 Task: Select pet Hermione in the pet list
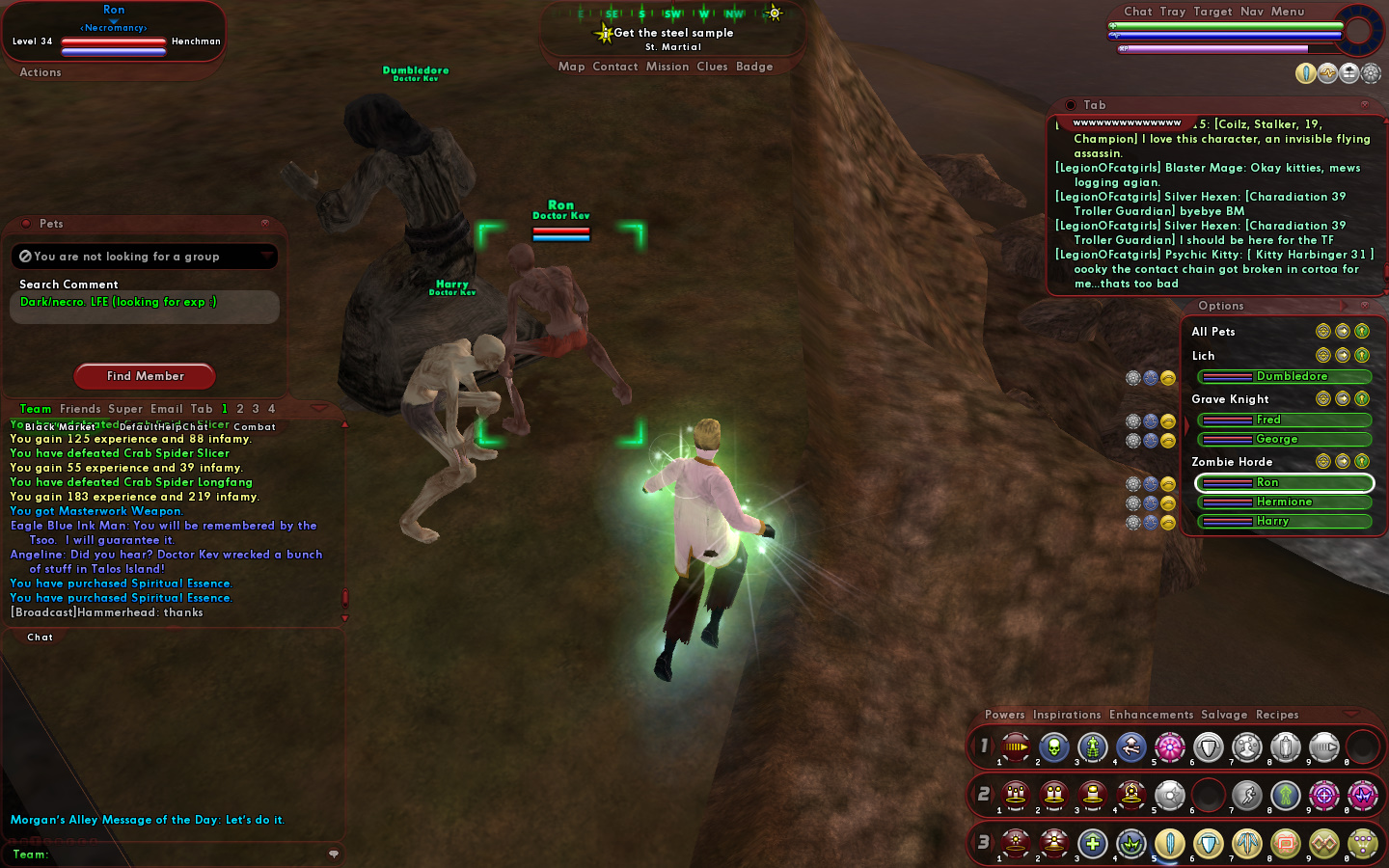coord(1284,502)
